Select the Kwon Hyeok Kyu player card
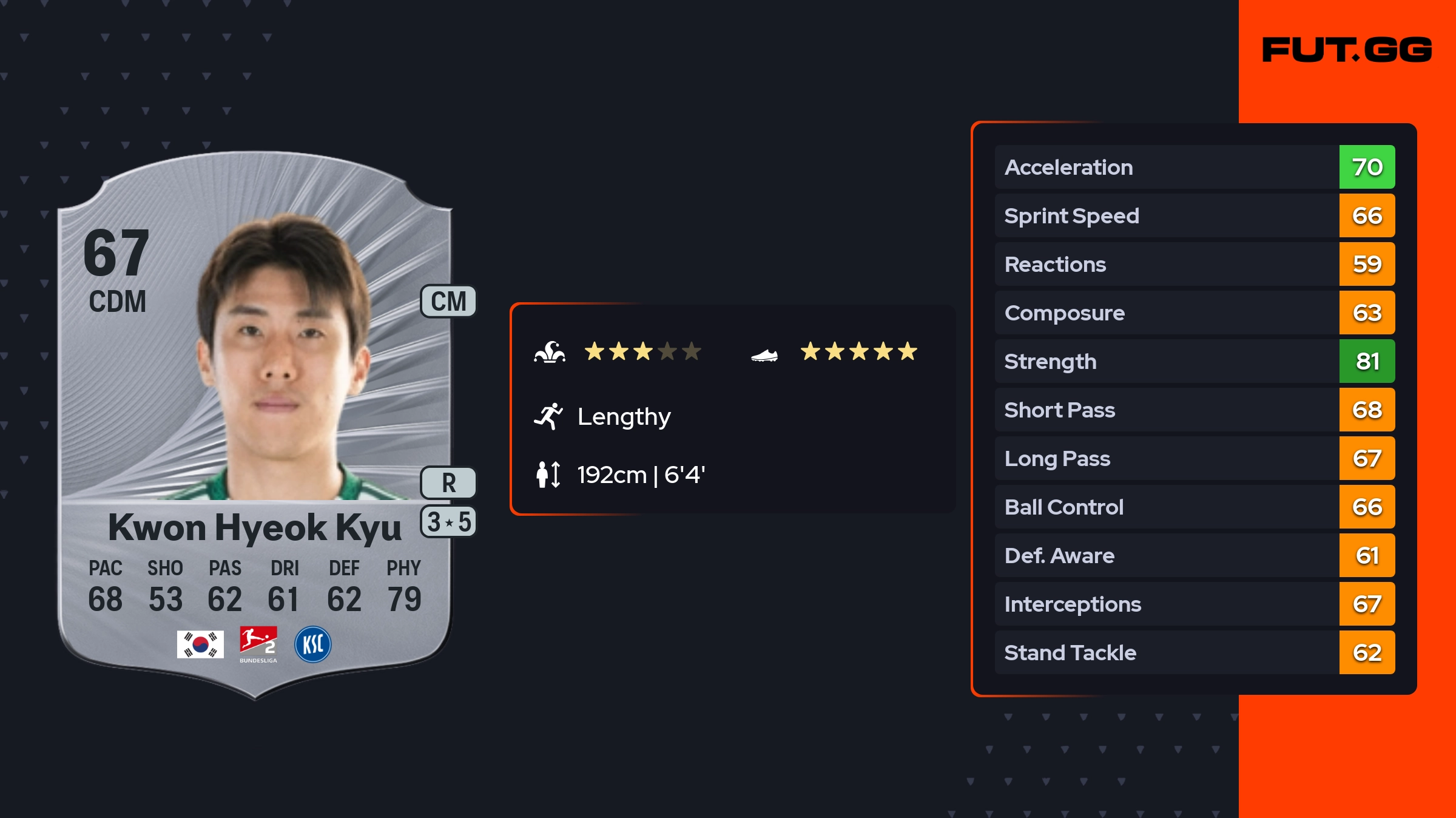This screenshot has height=818, width=1456. [x=255, y=425]
